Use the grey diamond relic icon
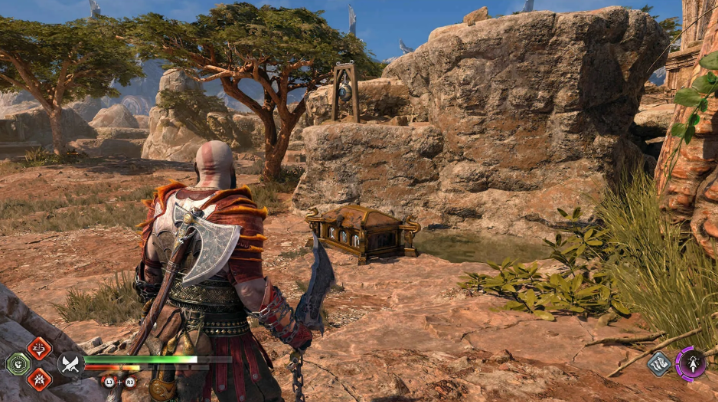This screenshot has width=718, height=402. (659, 364)
